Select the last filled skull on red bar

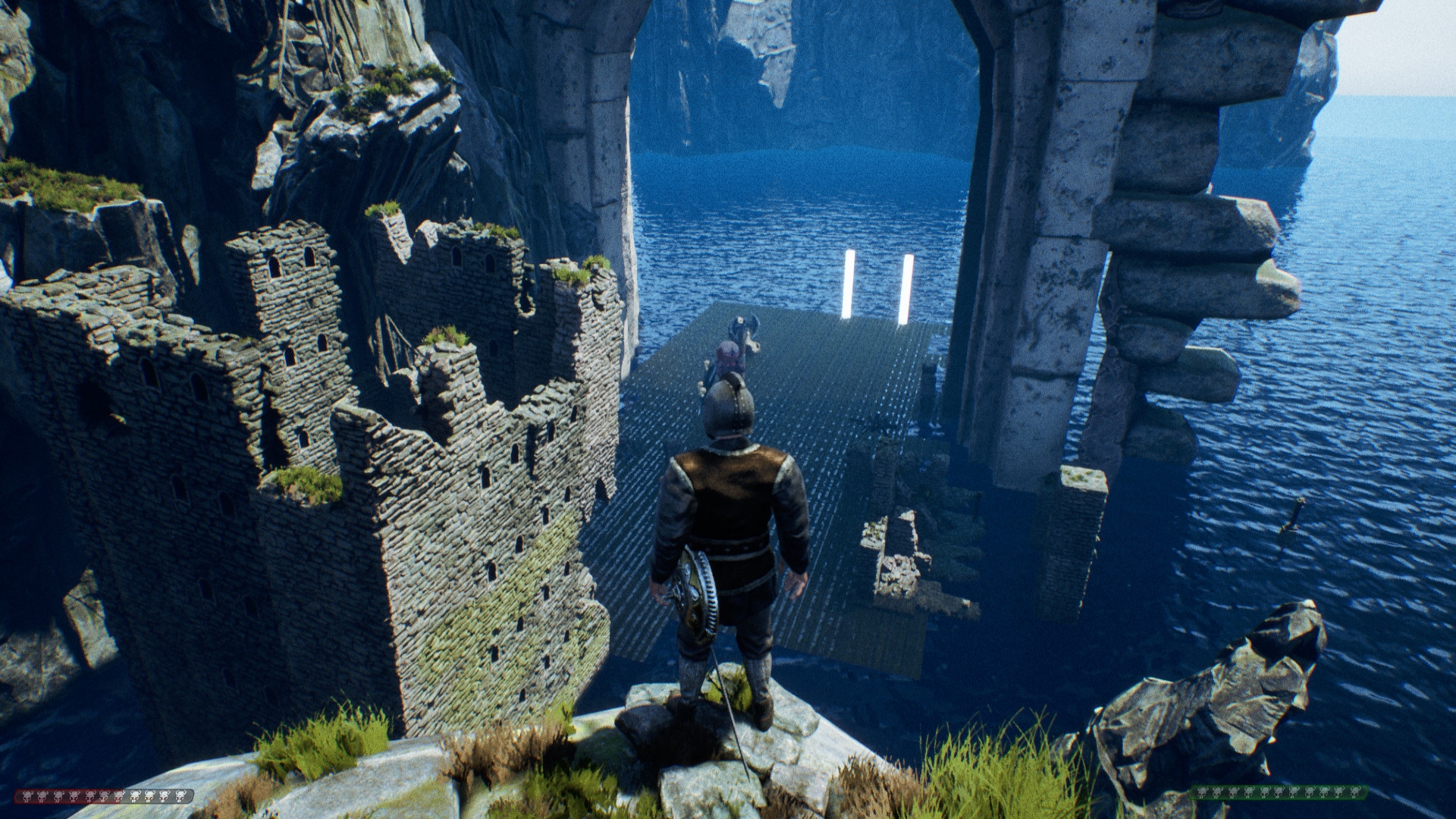pyautogui.click(x=118, y=796)
